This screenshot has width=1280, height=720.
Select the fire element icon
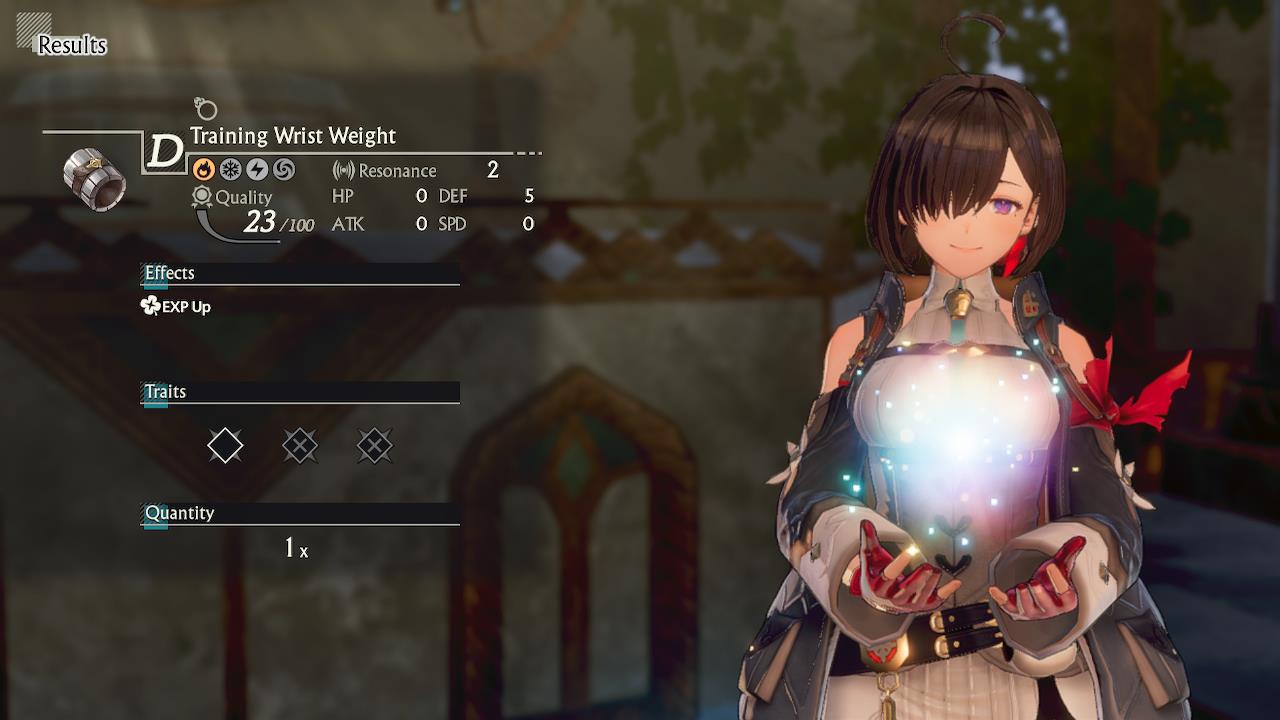point(207,170)
